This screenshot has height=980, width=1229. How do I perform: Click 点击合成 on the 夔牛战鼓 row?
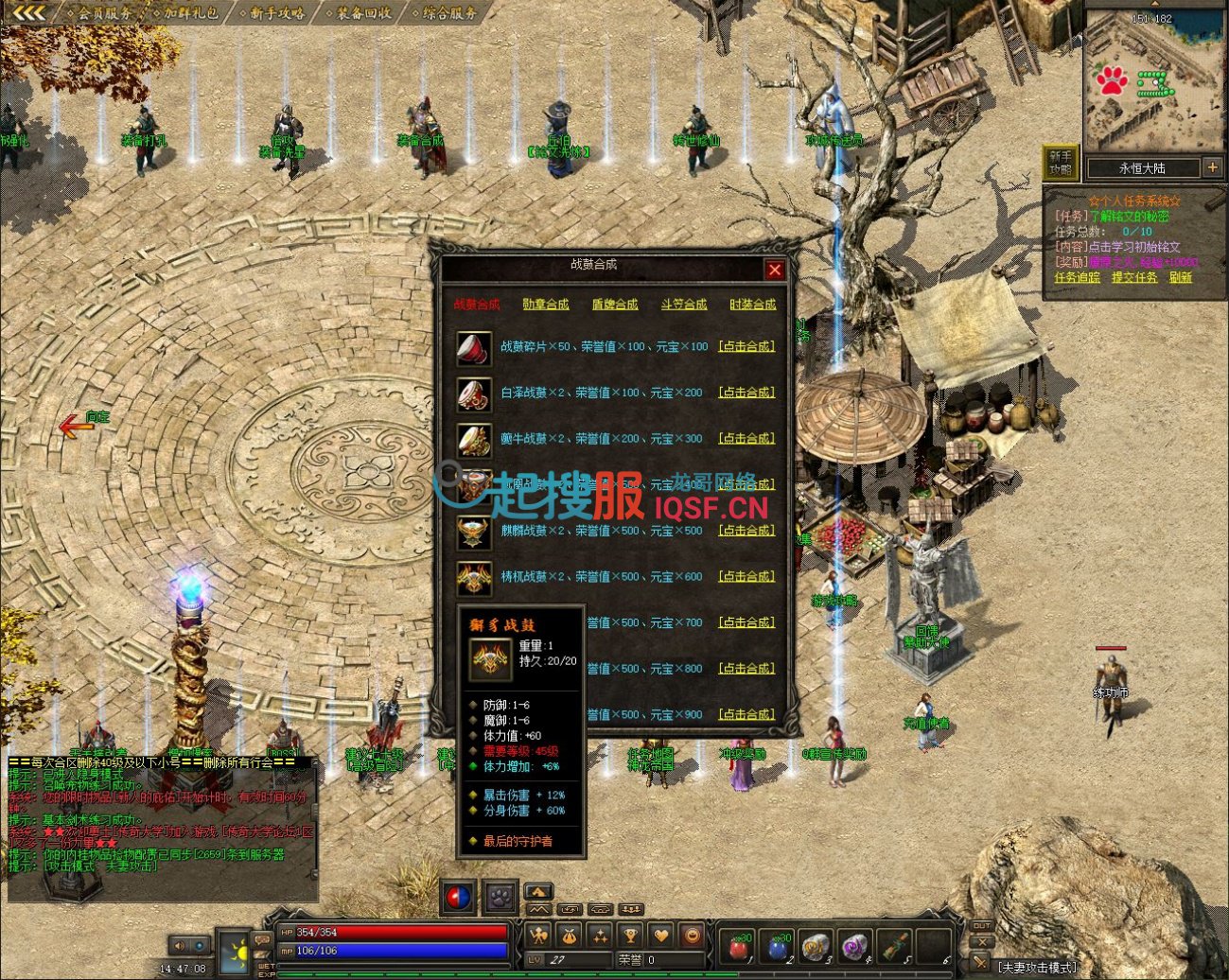(x=746, y=439)
